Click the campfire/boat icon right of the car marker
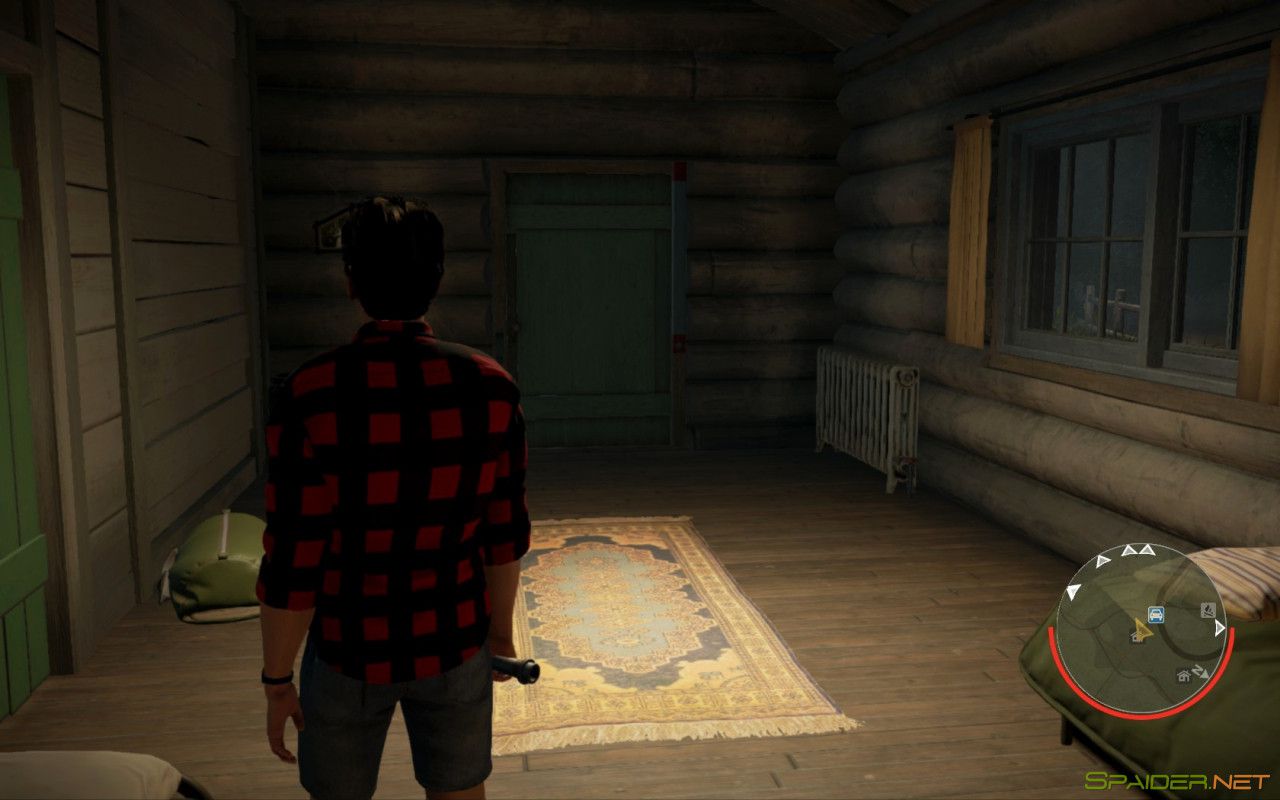1280x800 pixels. [1208, 610]
